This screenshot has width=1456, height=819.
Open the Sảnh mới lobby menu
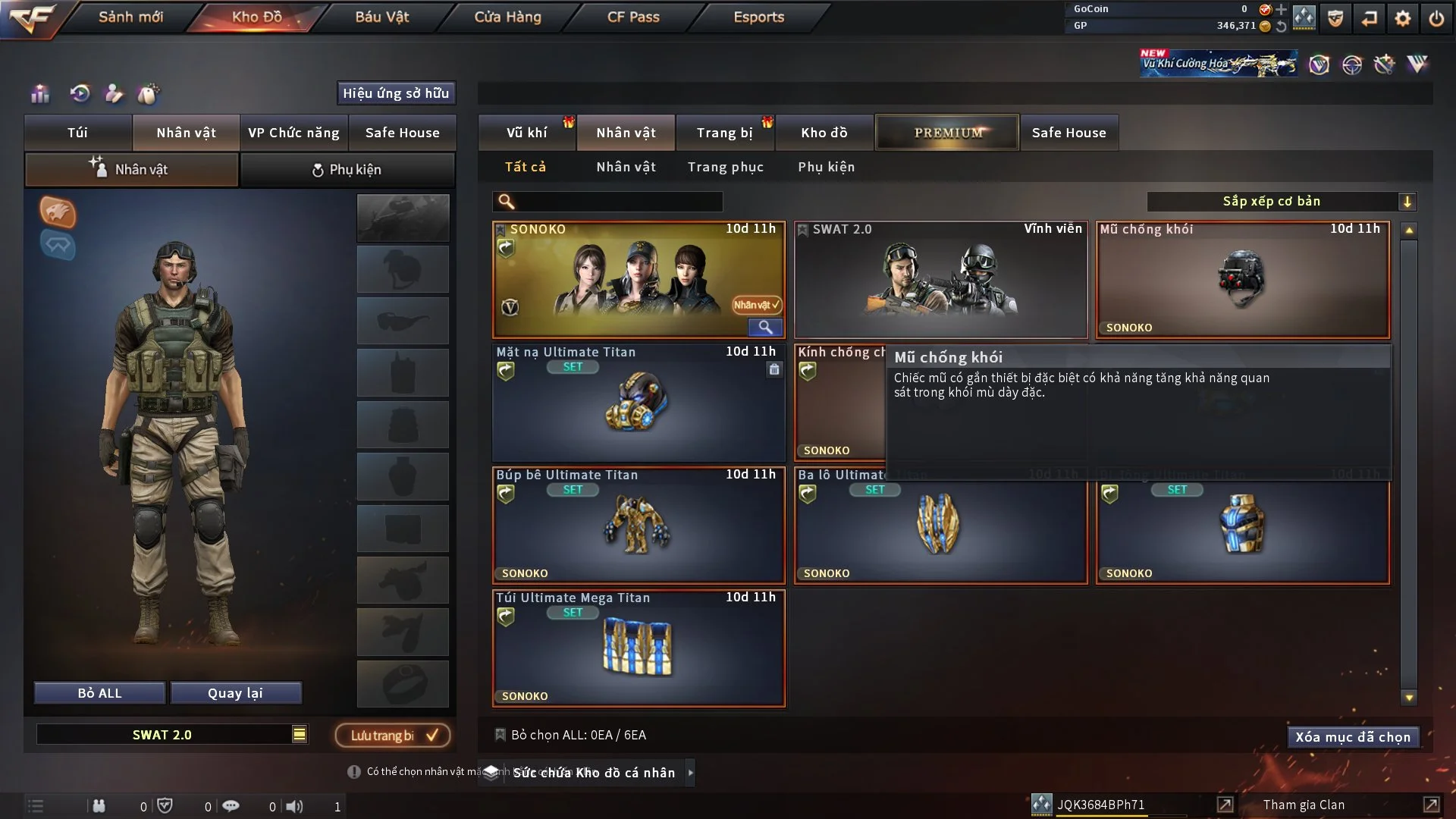point(130,17)
